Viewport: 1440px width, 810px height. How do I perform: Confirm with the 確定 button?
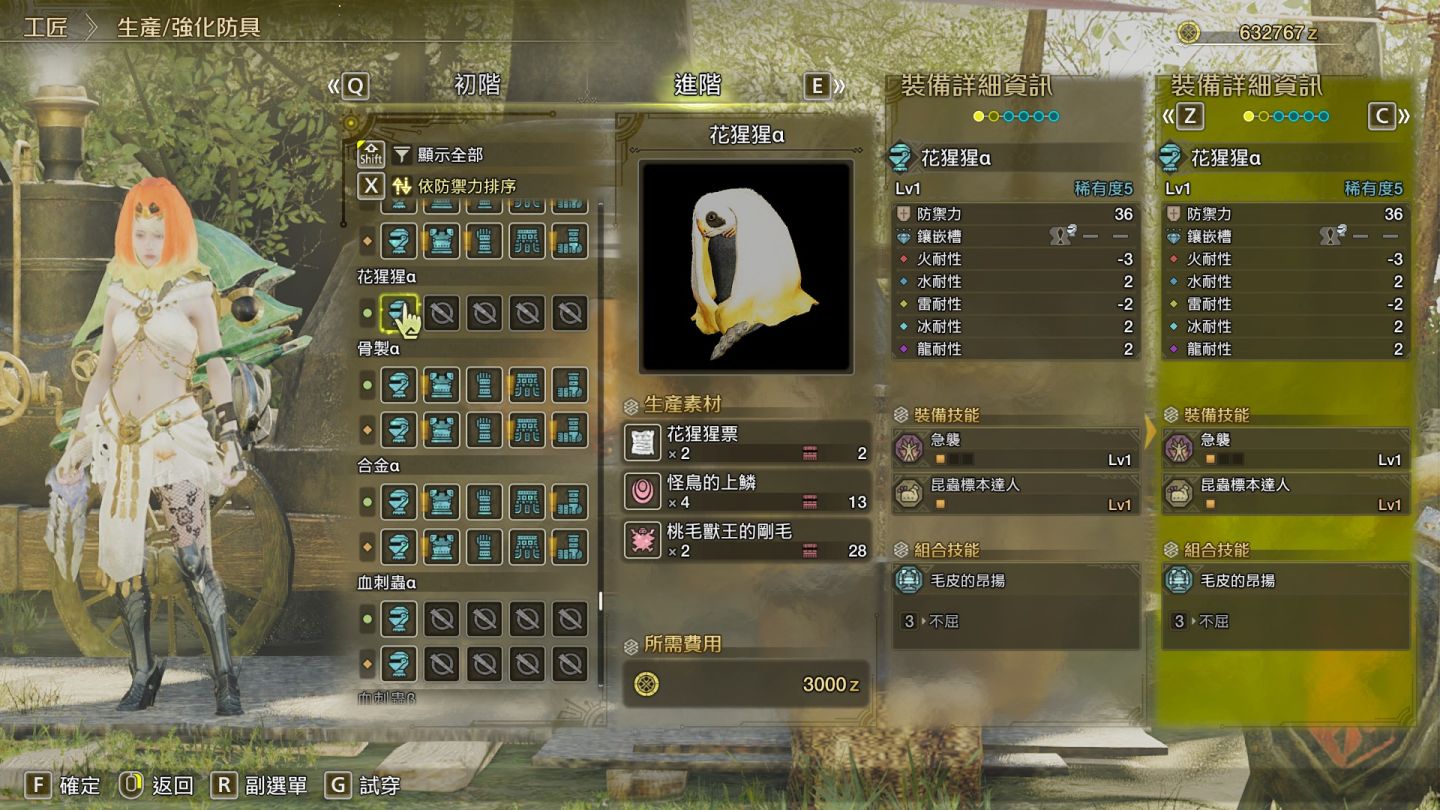pyautogui.click(x=65, y=785)
